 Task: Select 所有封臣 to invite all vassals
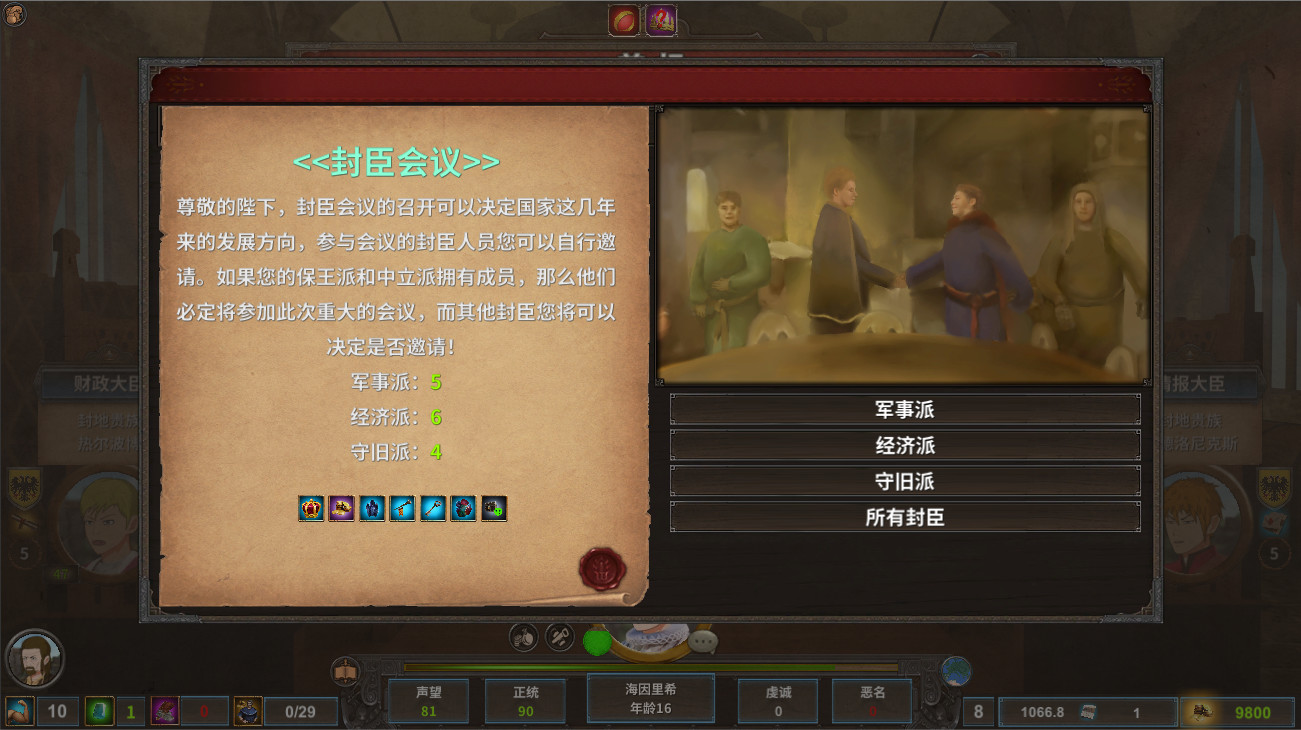pyautogui.click(x=905, y=517)
